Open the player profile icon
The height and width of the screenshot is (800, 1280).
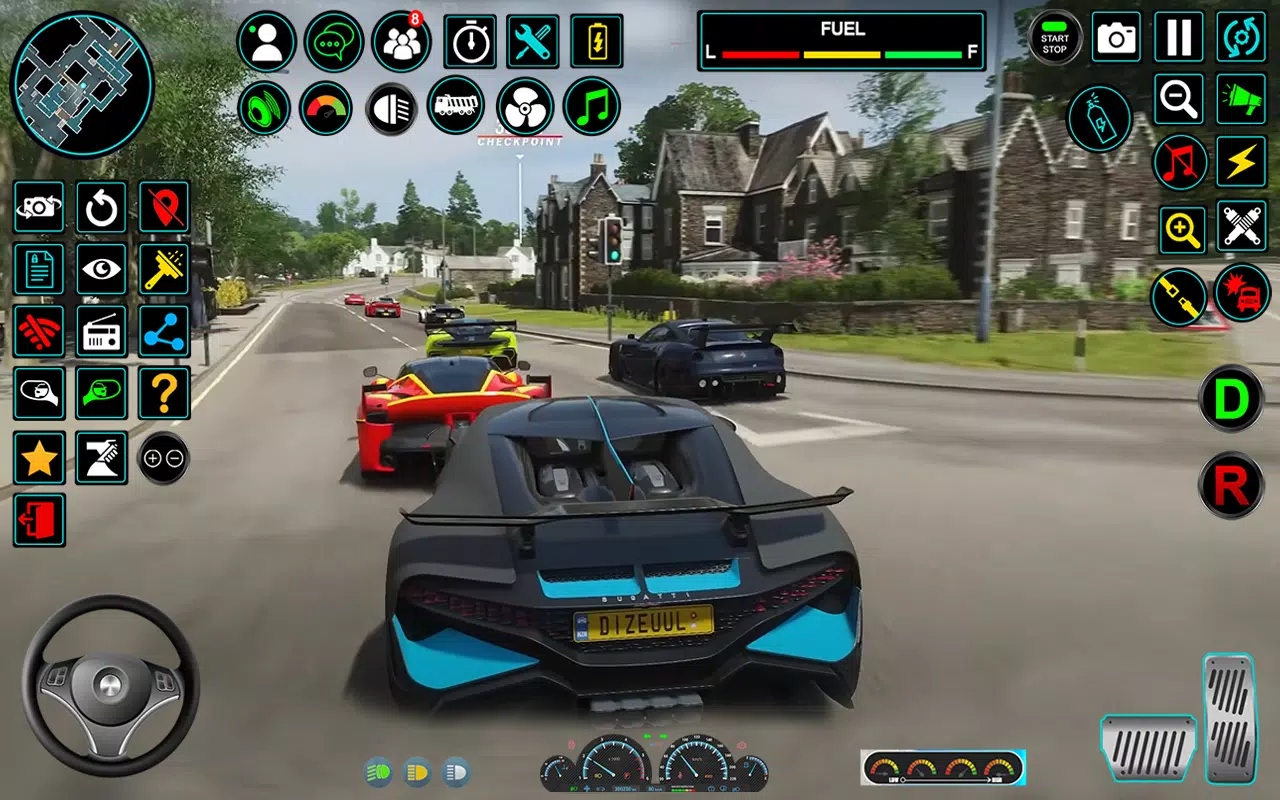(x=266, y=42)
